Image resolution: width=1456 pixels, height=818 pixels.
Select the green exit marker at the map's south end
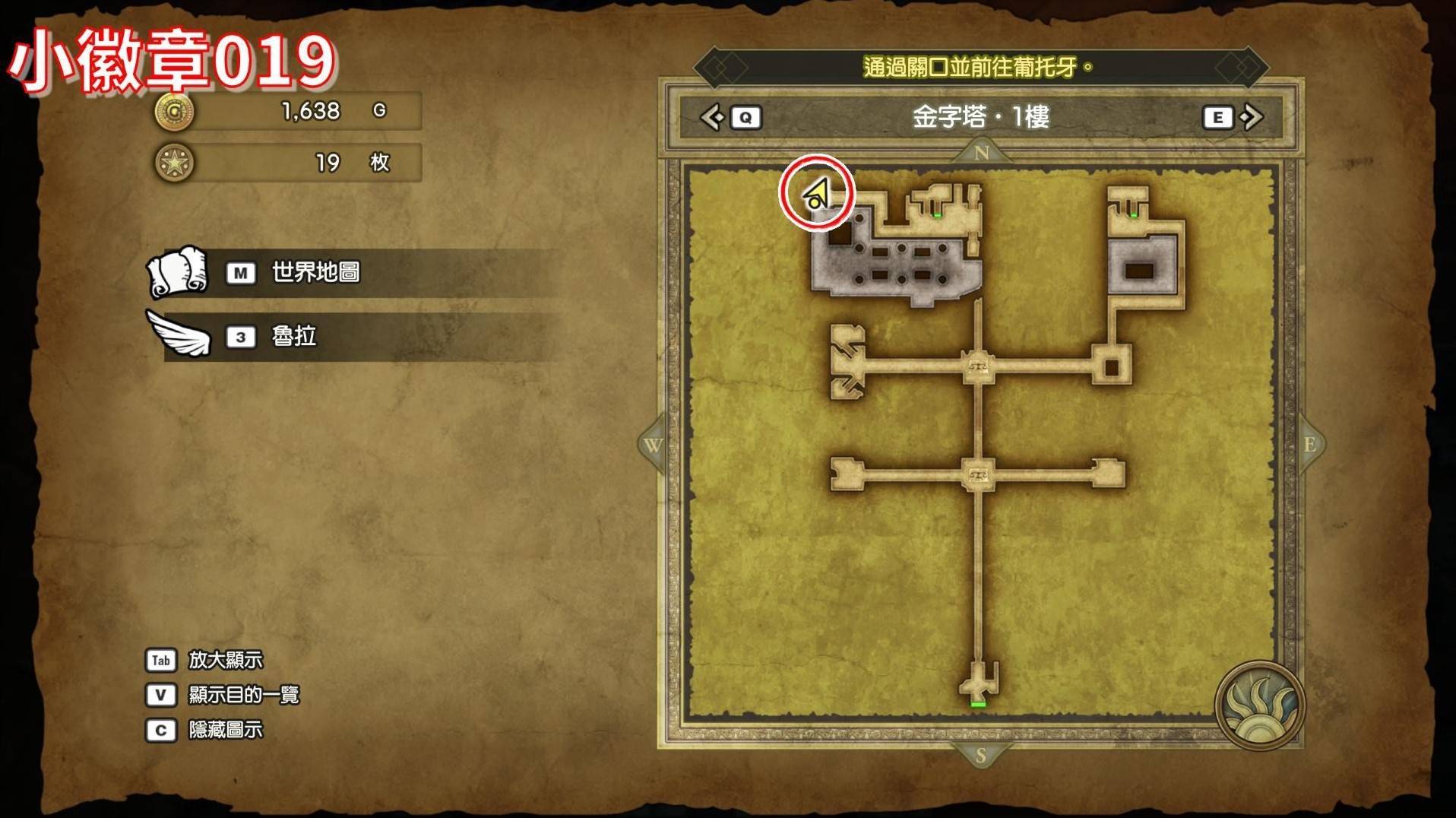tap(978, 705)
